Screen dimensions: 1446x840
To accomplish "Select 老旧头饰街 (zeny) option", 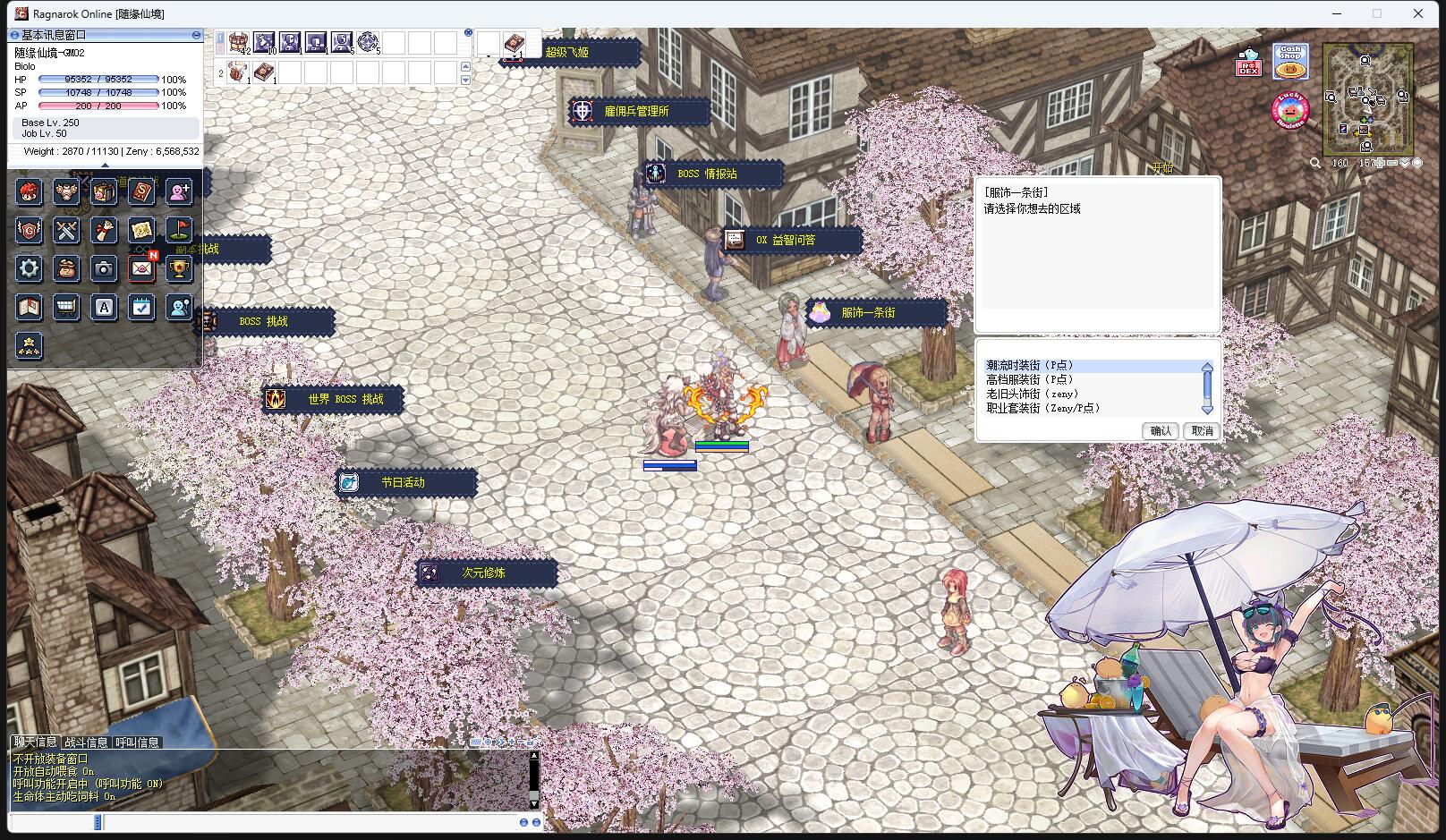I will (1032, 394).
